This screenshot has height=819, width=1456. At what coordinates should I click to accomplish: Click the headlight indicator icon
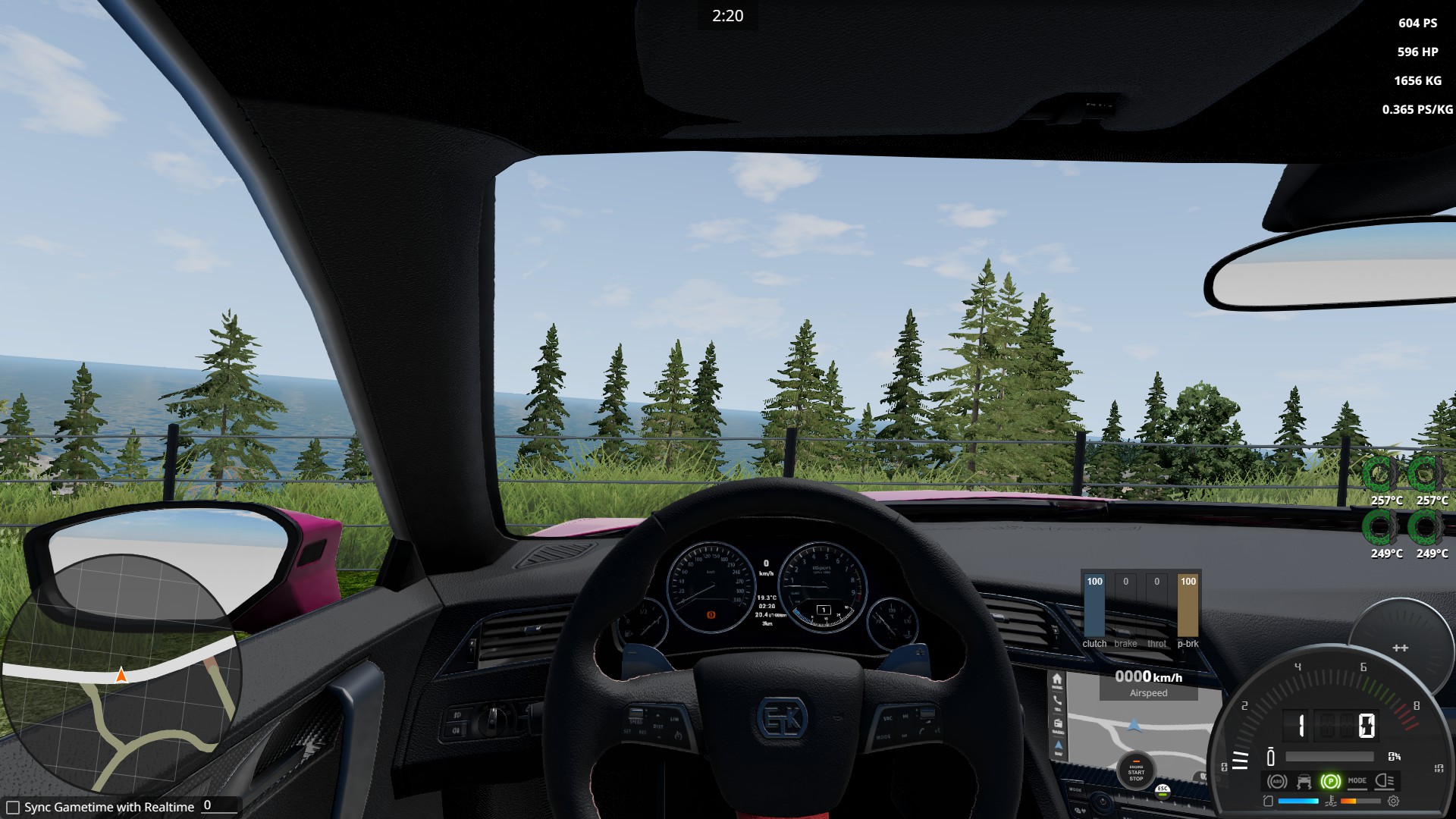pyautogui.click(x=1384, y=780)
